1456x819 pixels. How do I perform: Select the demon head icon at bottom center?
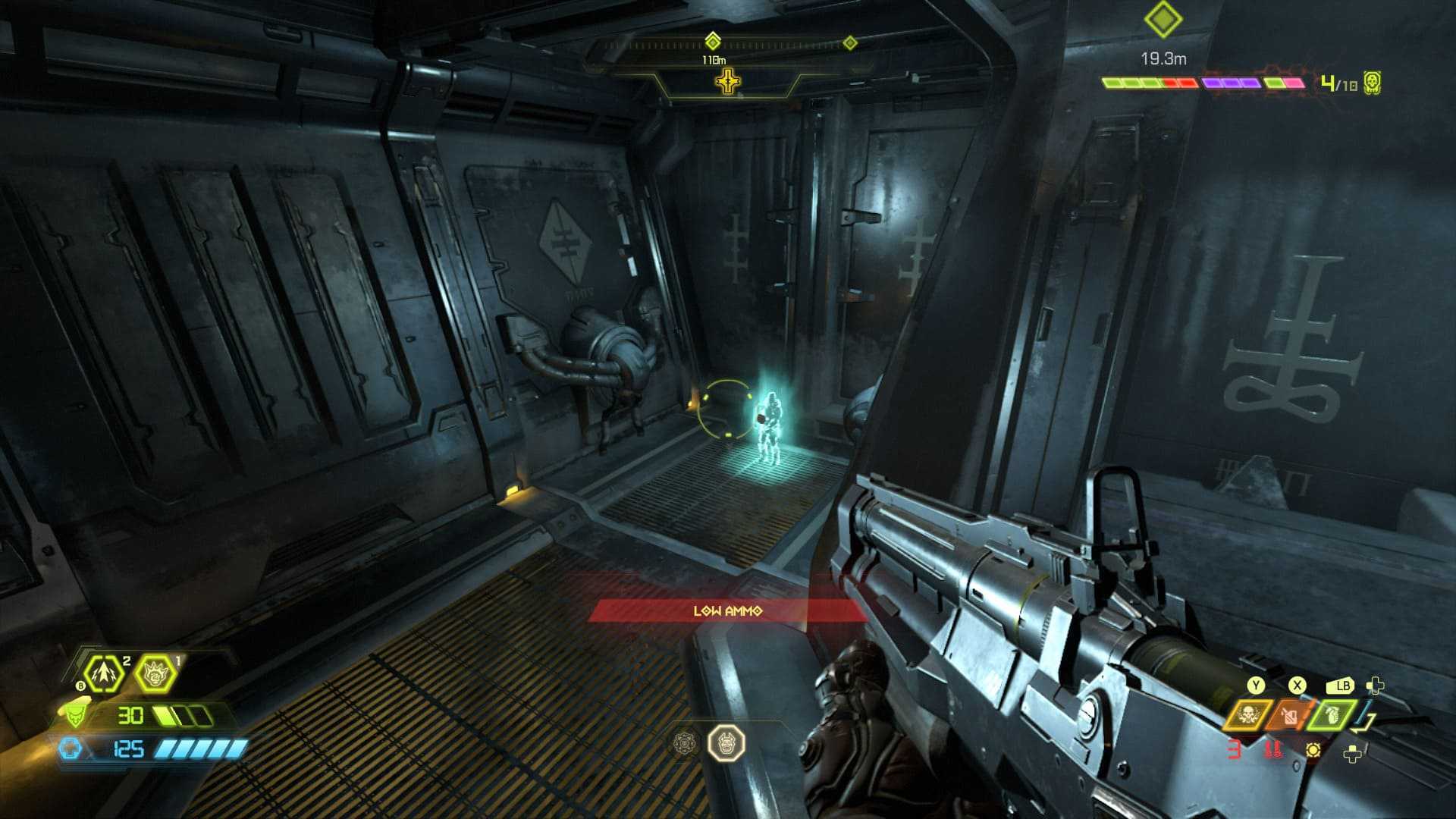[x=726, y=742]
